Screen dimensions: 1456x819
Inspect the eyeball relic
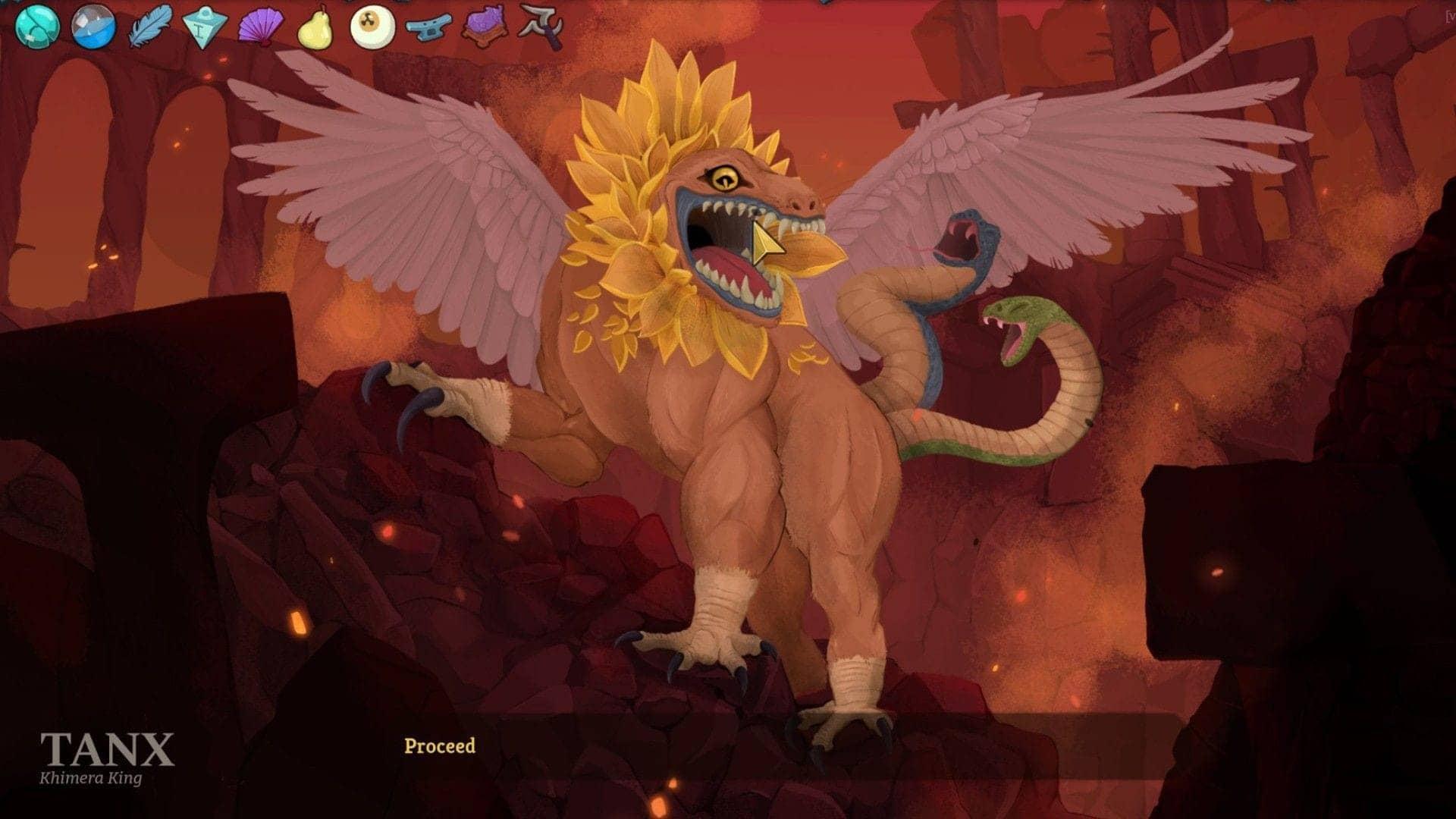(x=374, y=24)
